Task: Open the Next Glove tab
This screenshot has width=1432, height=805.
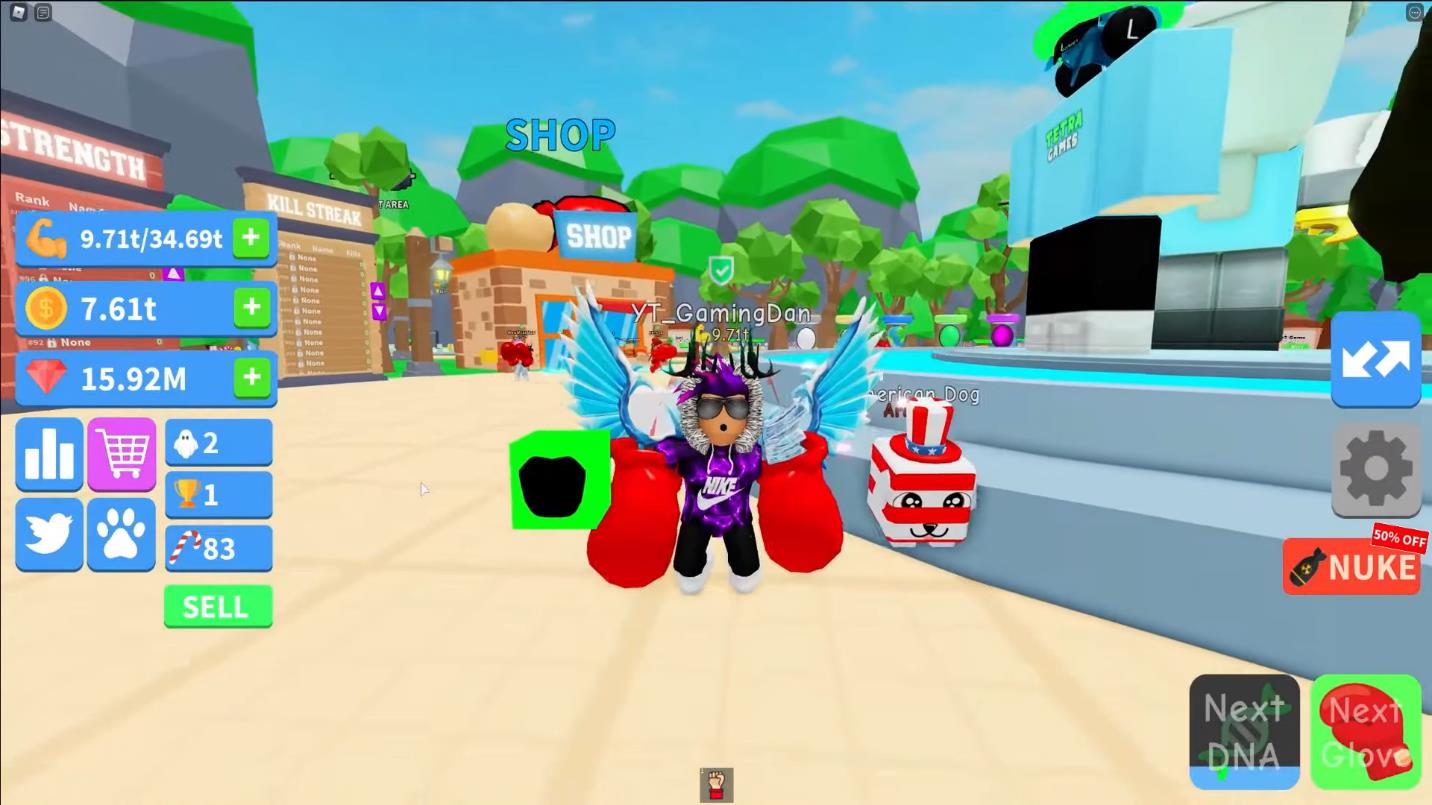Action: 1366,731
